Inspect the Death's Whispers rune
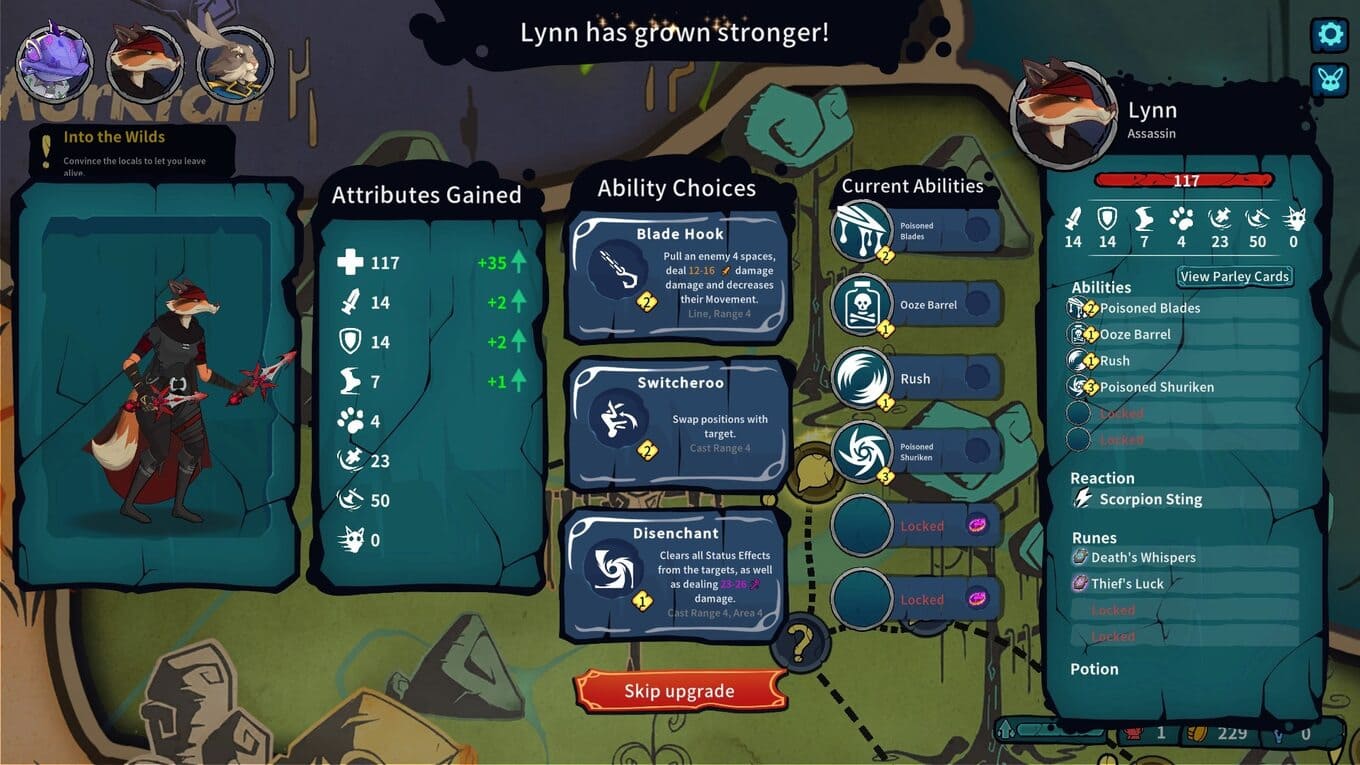The height and width of the screenshot is (765, 1360). pos(1142,557)
